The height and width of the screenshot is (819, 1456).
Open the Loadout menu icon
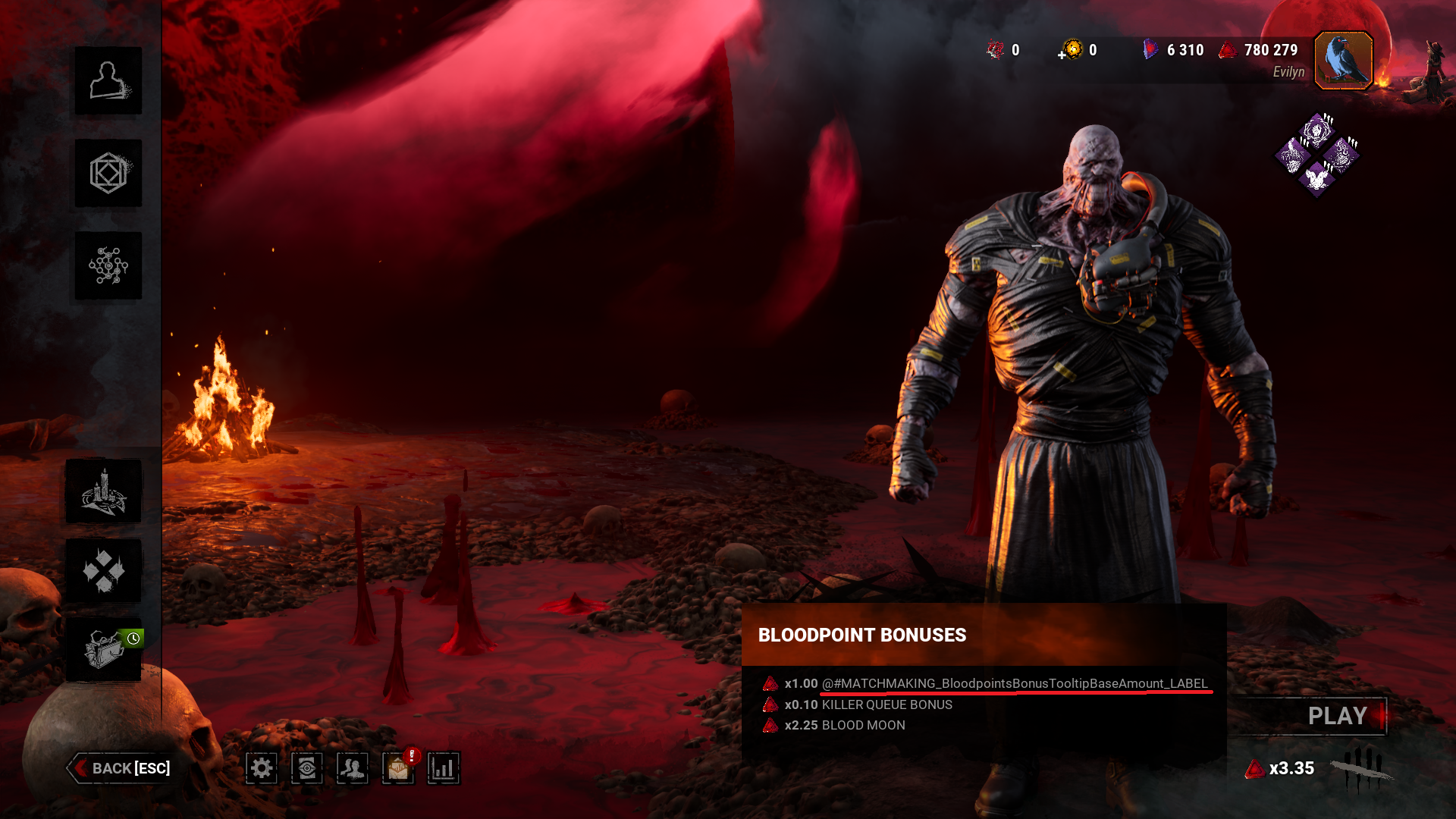tap(108, 174)
